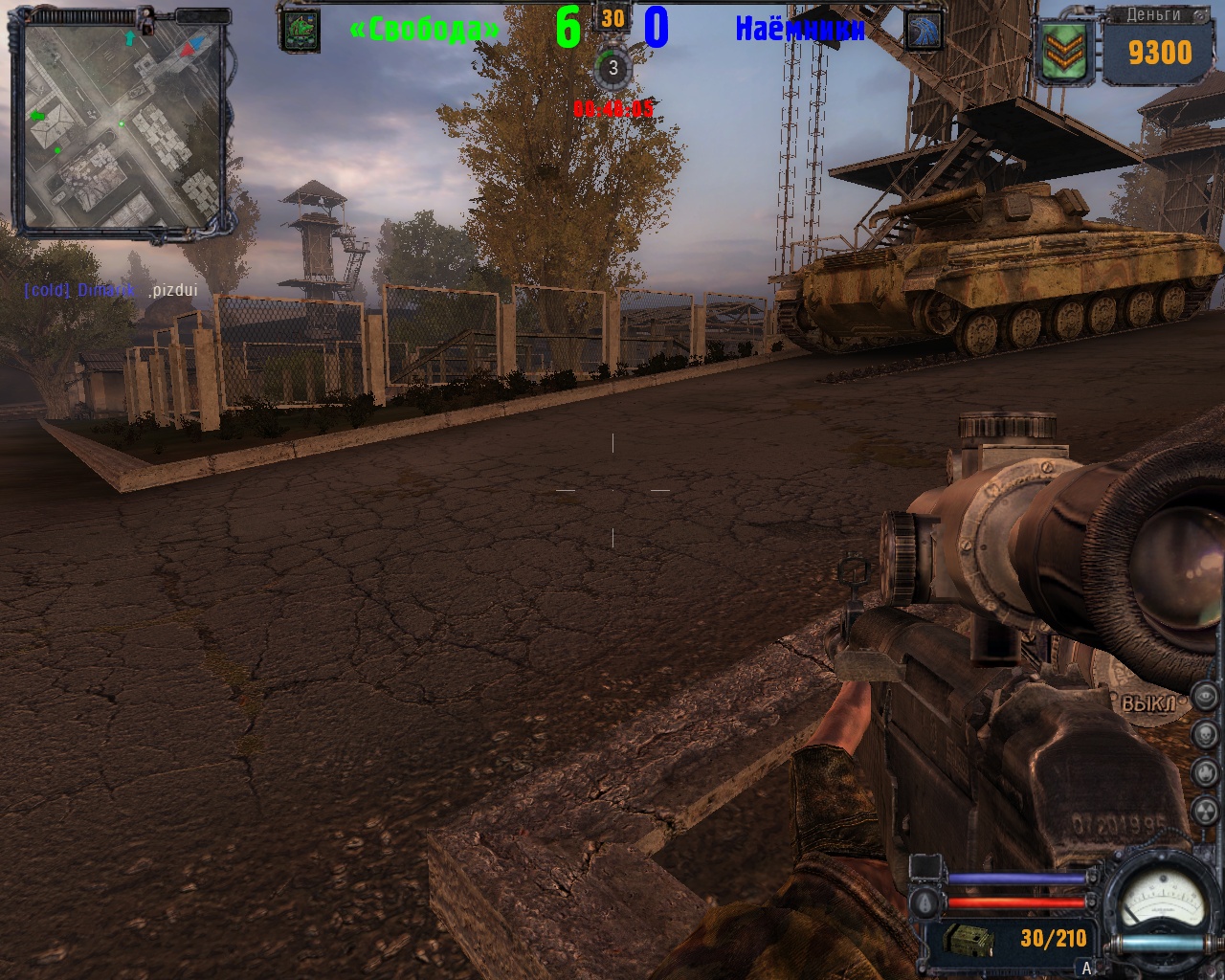Image resolution: width=1225 pixels, height=980 pixels.
Task: Select the Наёмники team emblem icon
Action: coord(922,31)
